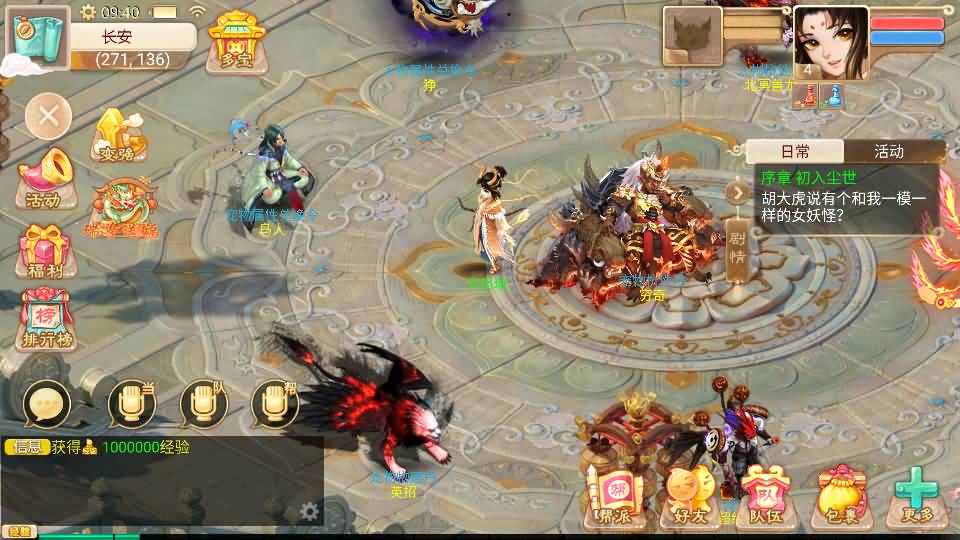This screenshot has width=960, height=540.
Task: Open the 包裹 inventory bag
Action: pyautogui.click(x=840, y=498)
